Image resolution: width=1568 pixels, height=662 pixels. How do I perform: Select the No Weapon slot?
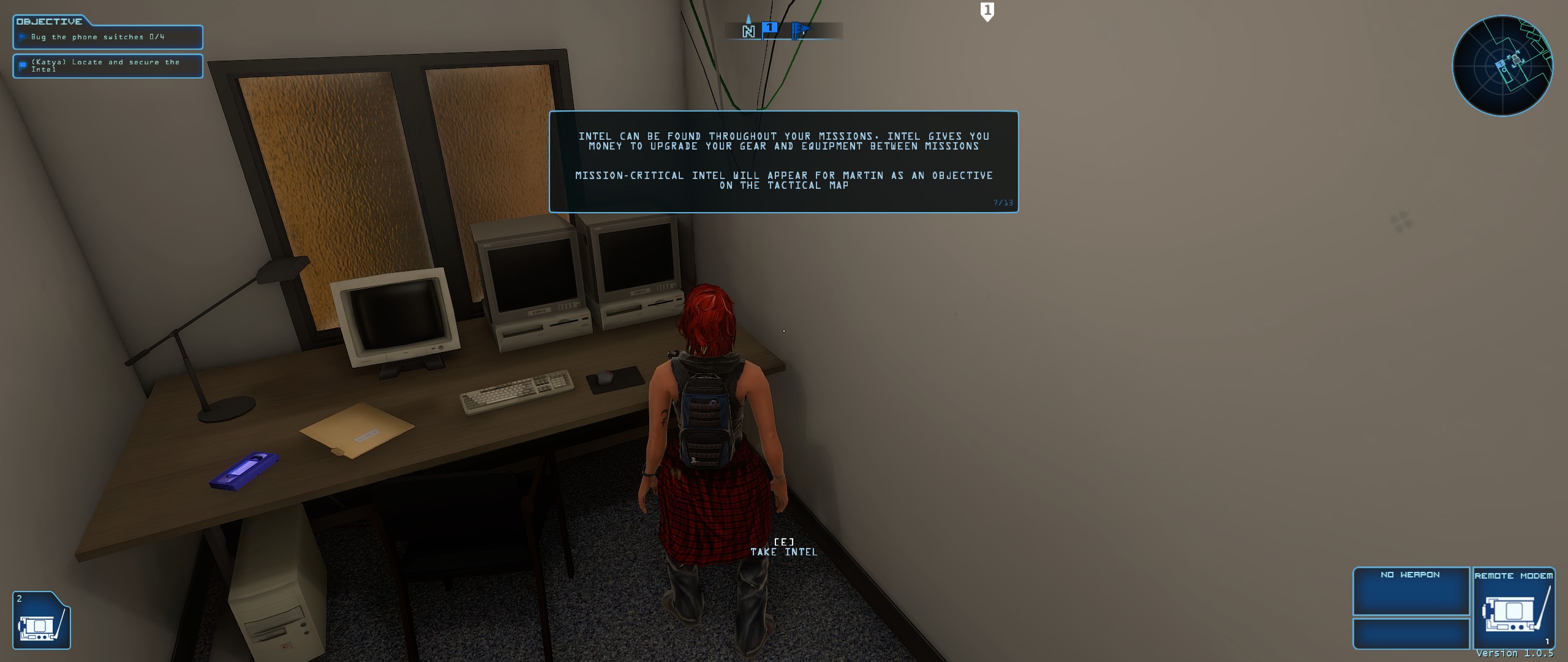pyautogui.click(x=1411, y=591)
